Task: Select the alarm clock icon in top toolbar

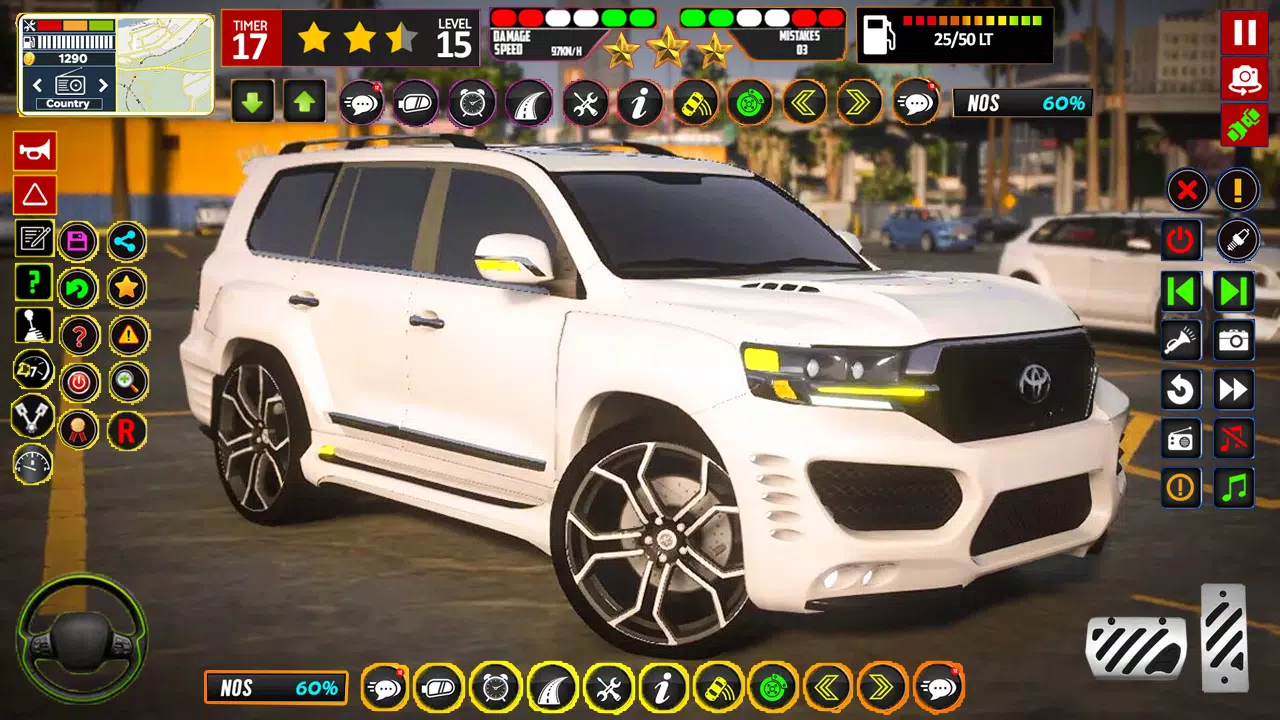Action: coord(470,103)
